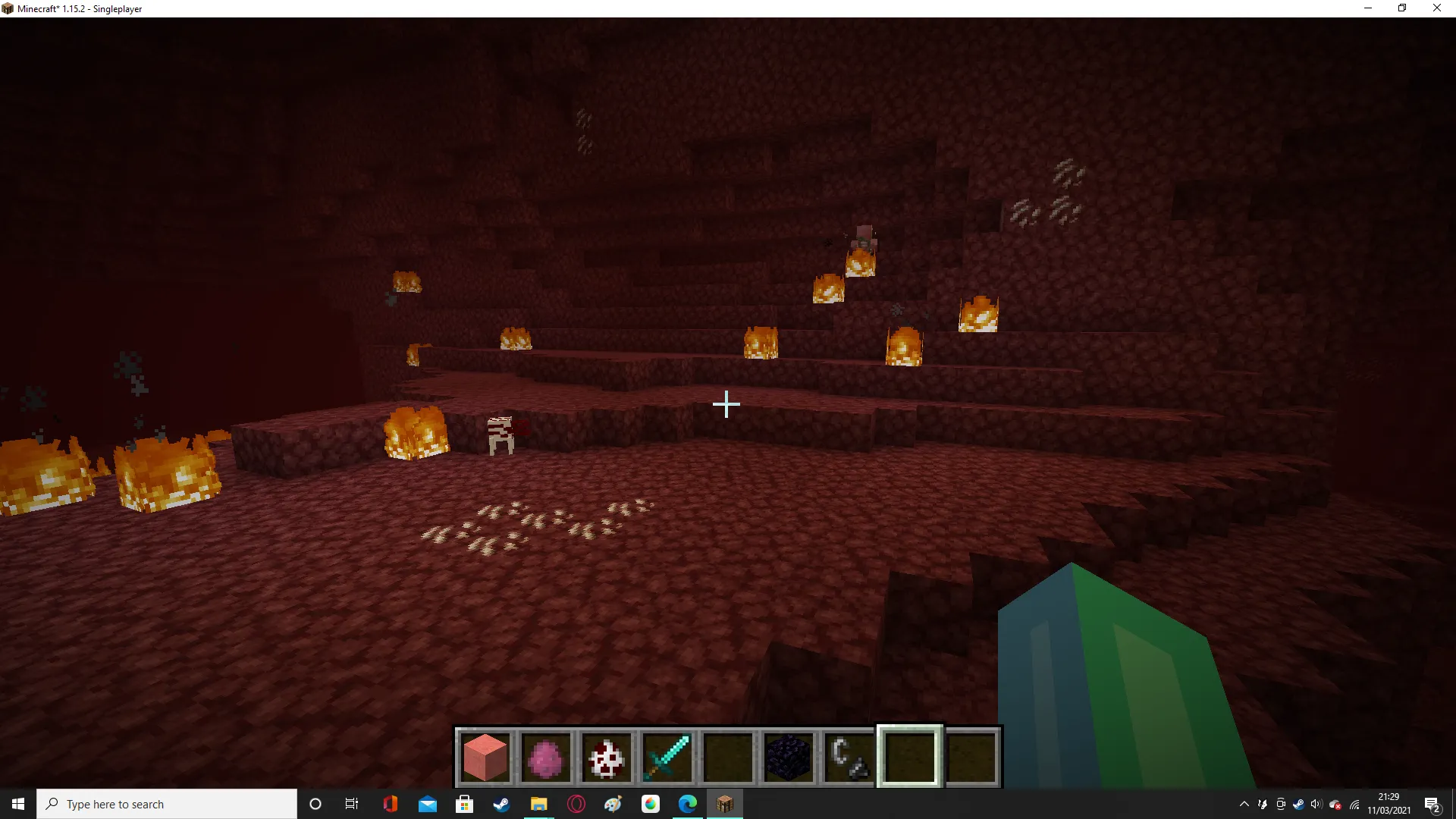Select the diamond sword in the hotbar
The width and height of the screenshot is (1456, 819).
pyautogui.click(x=667, y=756)
